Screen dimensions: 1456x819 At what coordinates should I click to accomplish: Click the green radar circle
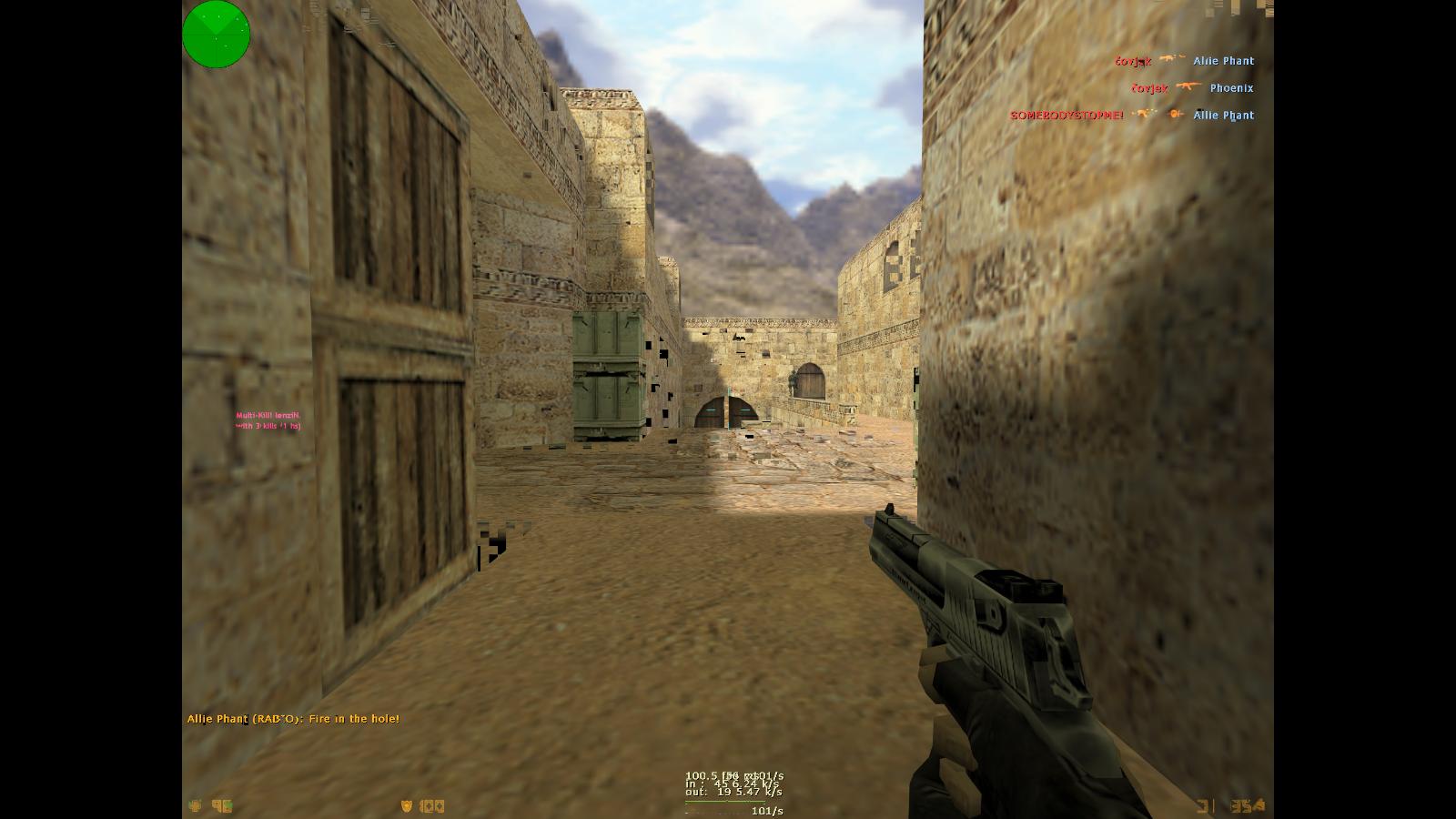click(x=216, y=34)
